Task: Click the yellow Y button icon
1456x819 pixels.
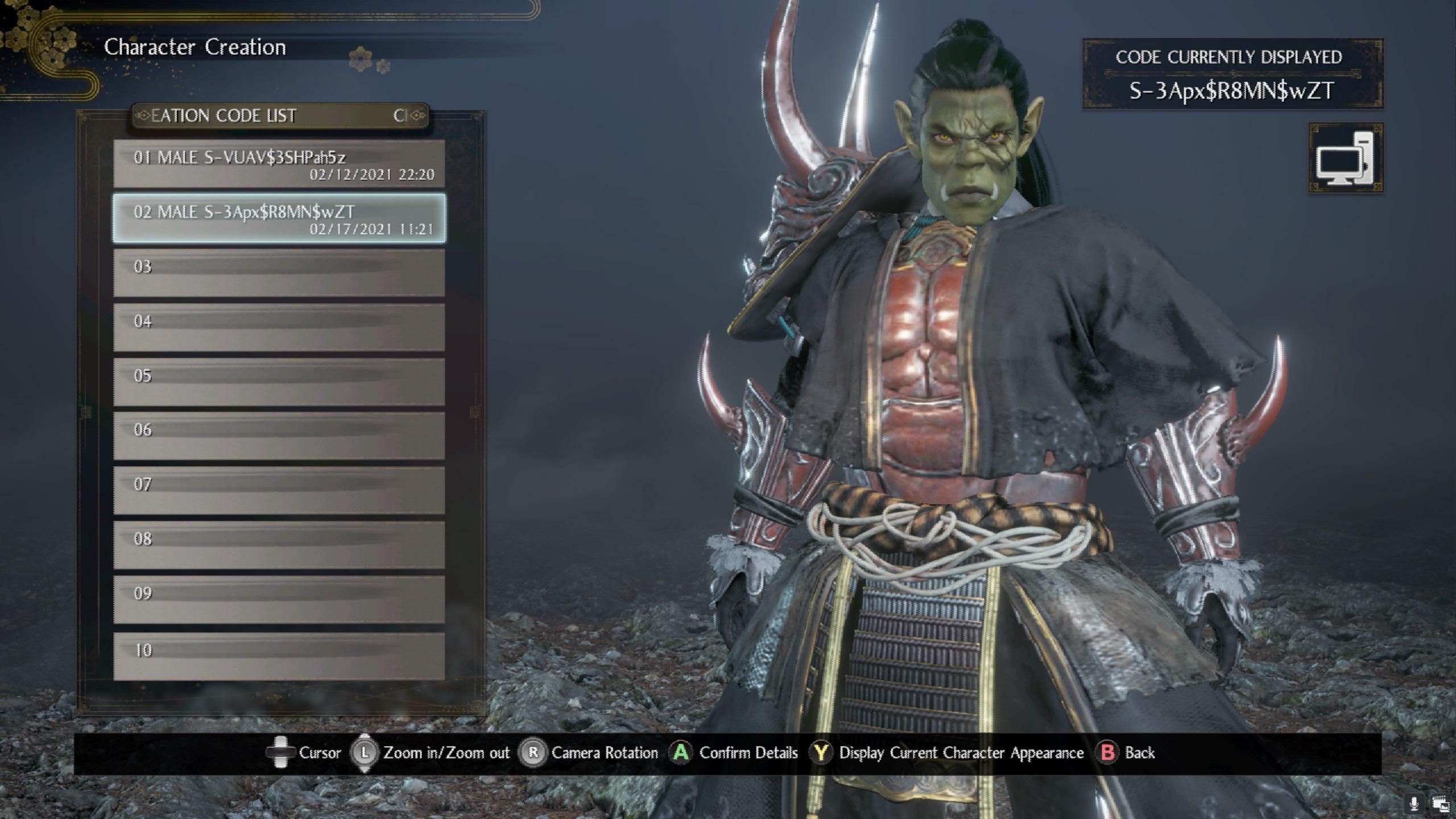Action: (820, 752)
